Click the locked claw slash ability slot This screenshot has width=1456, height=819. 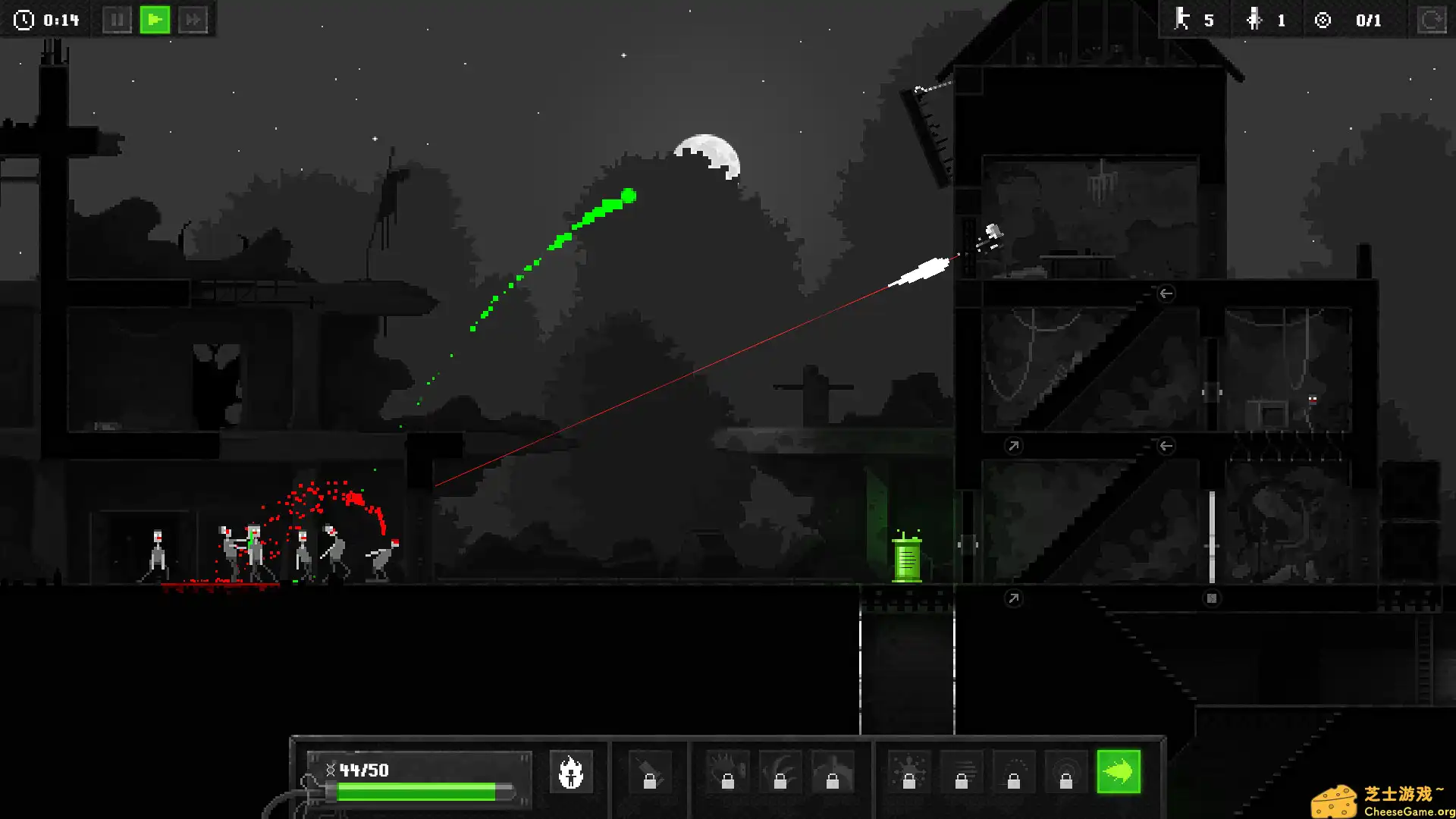(780, 772)
